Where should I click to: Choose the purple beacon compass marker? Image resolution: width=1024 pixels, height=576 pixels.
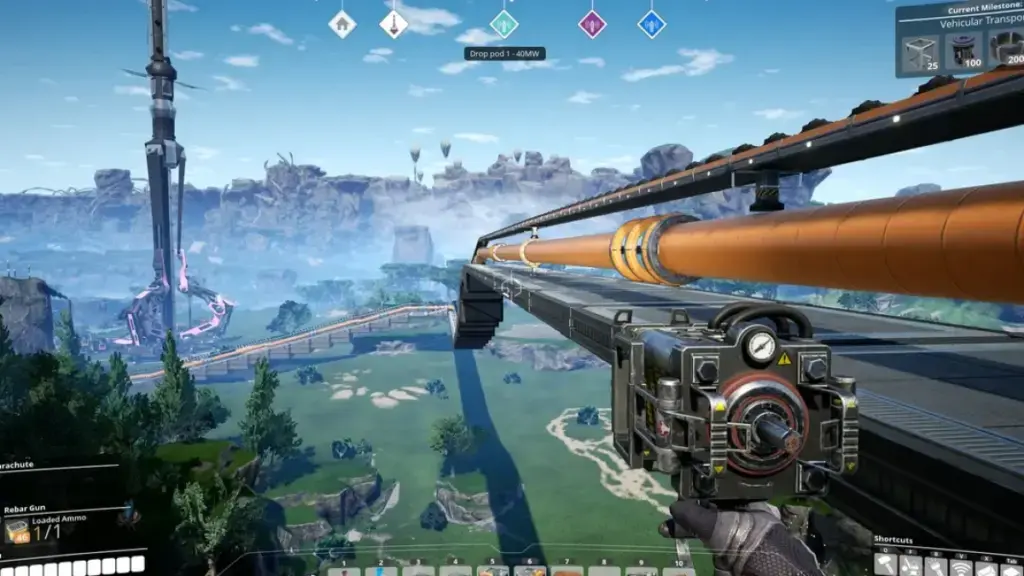point(592,23)
